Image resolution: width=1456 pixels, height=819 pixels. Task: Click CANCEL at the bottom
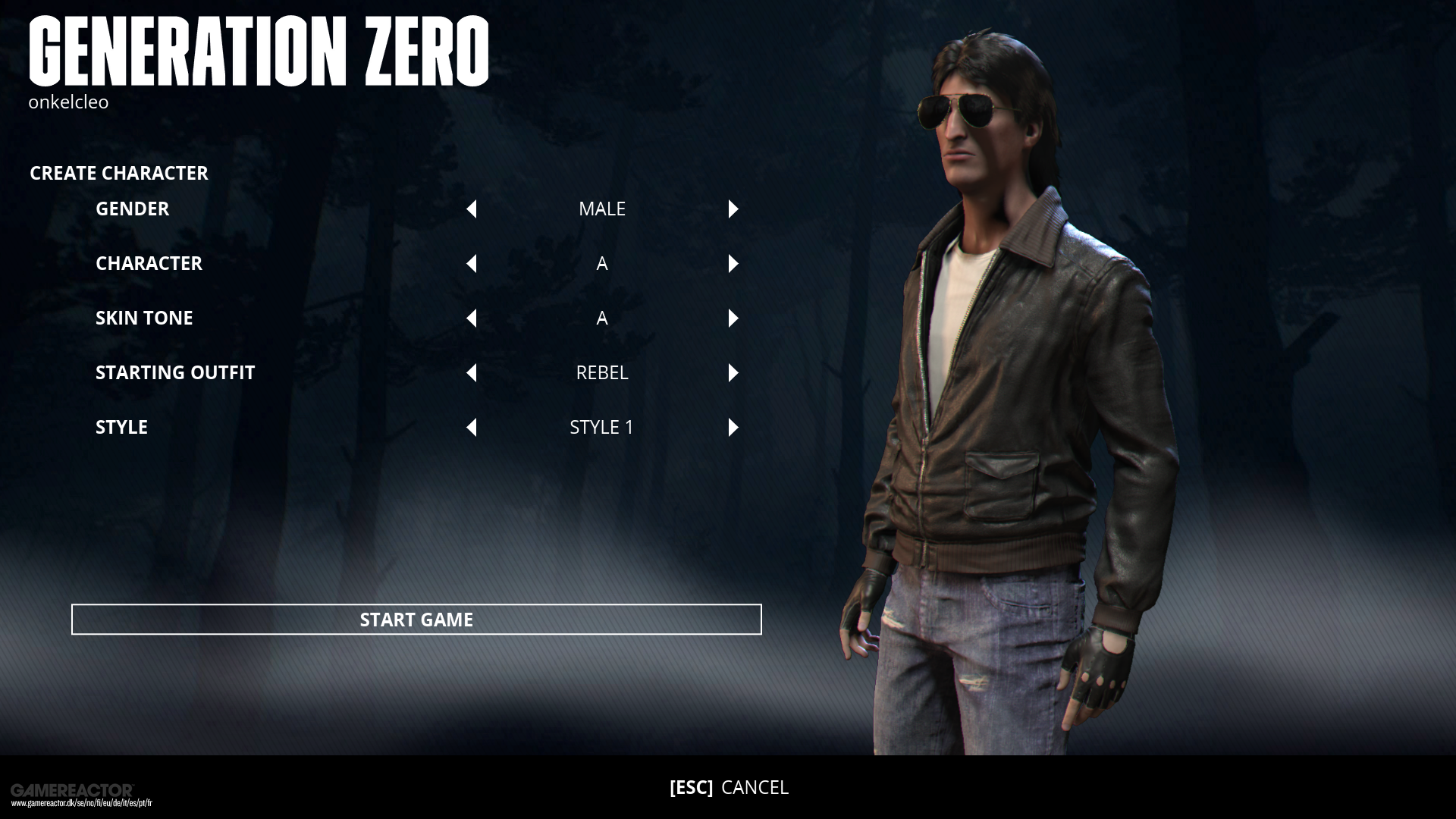coord(756,788)
